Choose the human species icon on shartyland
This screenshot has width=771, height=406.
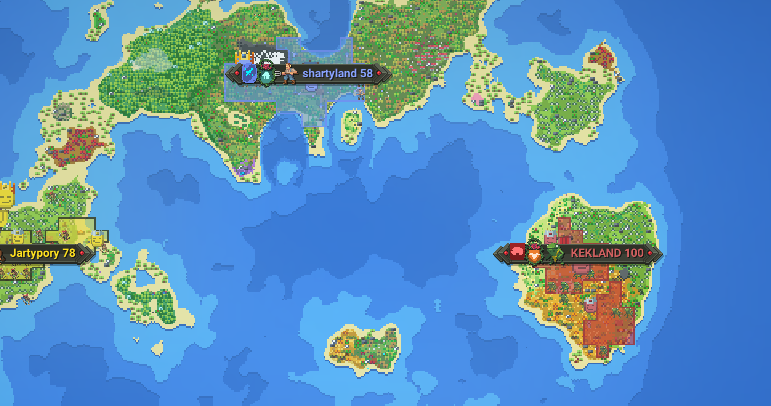tap(287, 73)
